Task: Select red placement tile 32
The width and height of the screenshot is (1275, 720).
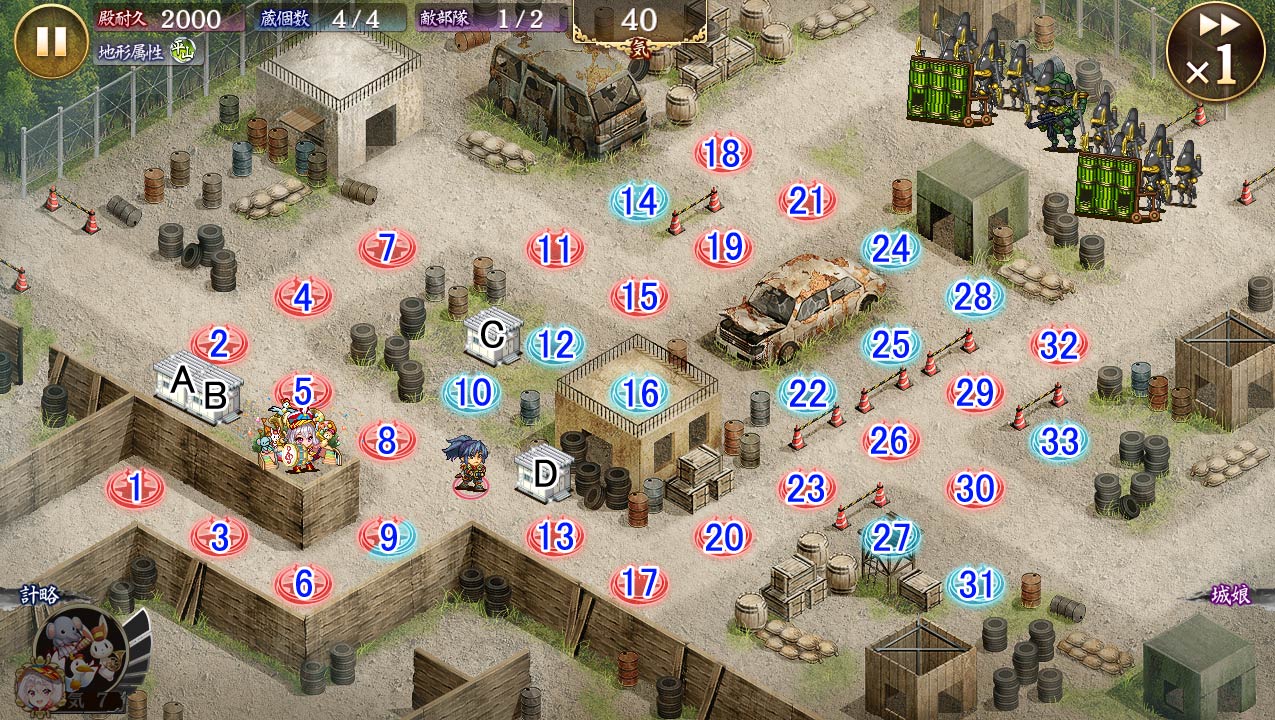Action: (1058, 345)
